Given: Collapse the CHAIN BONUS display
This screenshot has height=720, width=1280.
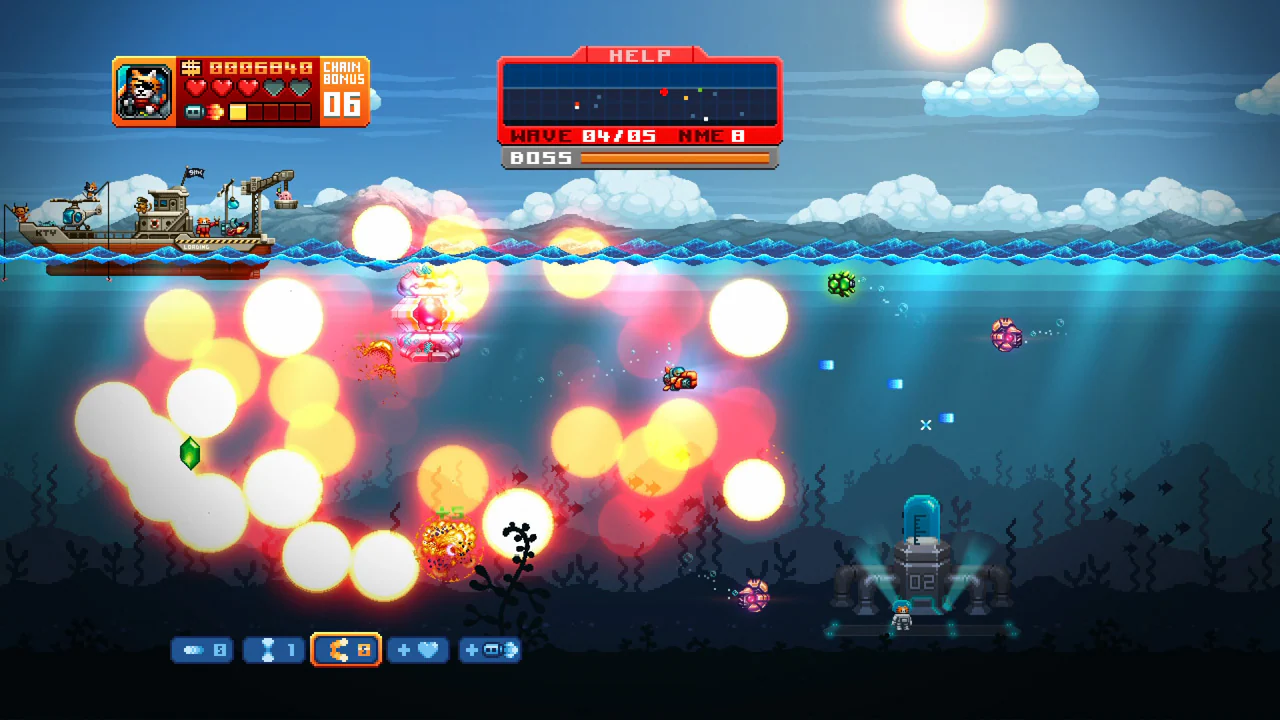Looking at the screenshot, I should pos(345,90).
